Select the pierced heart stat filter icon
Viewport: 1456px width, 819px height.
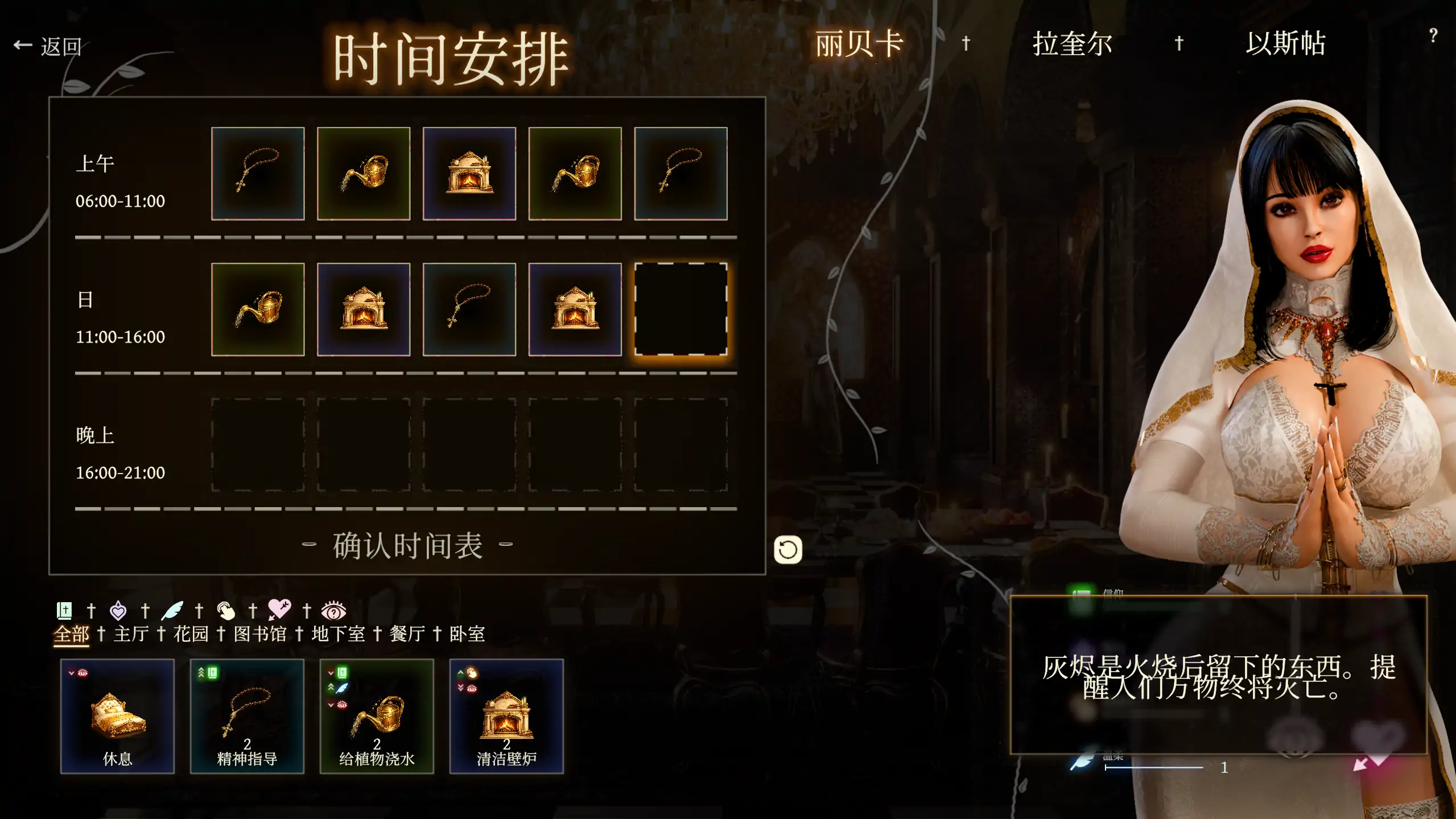[280, 610]
